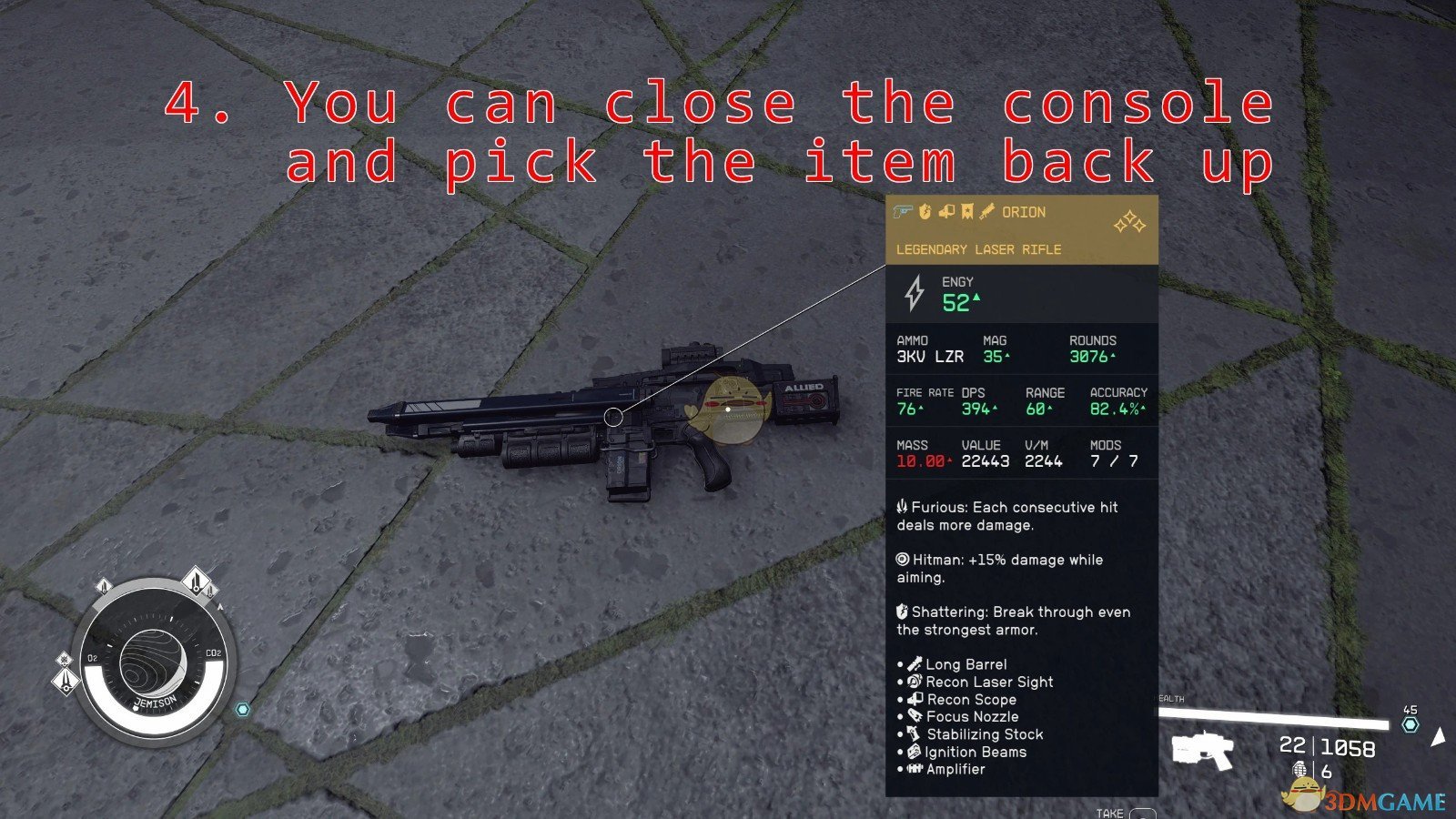Click the 3DMGAME watermark logo
The image size is (1456, 819).
point(1365,799)
